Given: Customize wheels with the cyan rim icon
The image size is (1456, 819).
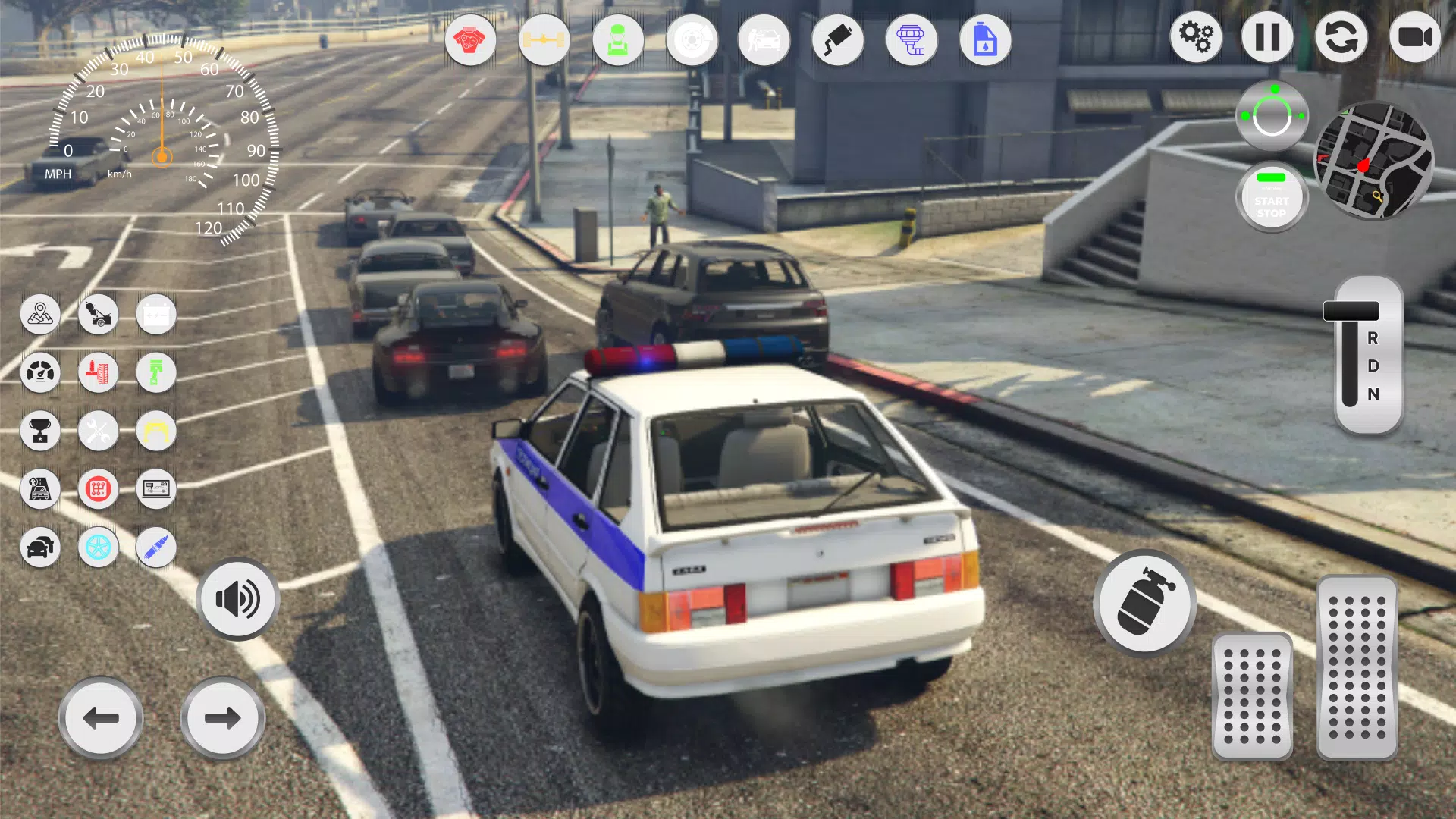Looking at the screenshot, I should (x=99, y=548).
